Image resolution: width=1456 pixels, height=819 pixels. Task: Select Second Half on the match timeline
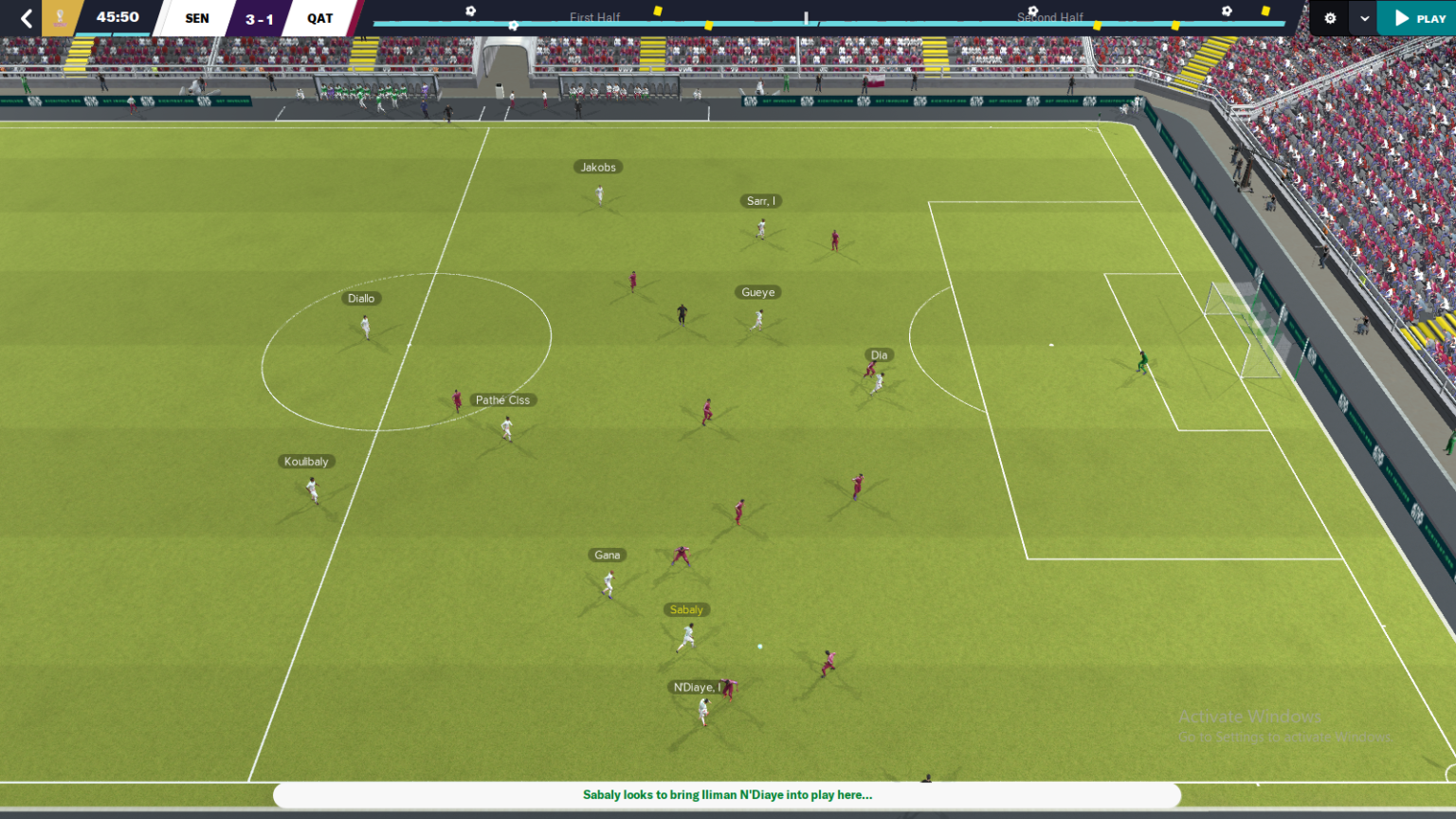tap(1050, 17)
